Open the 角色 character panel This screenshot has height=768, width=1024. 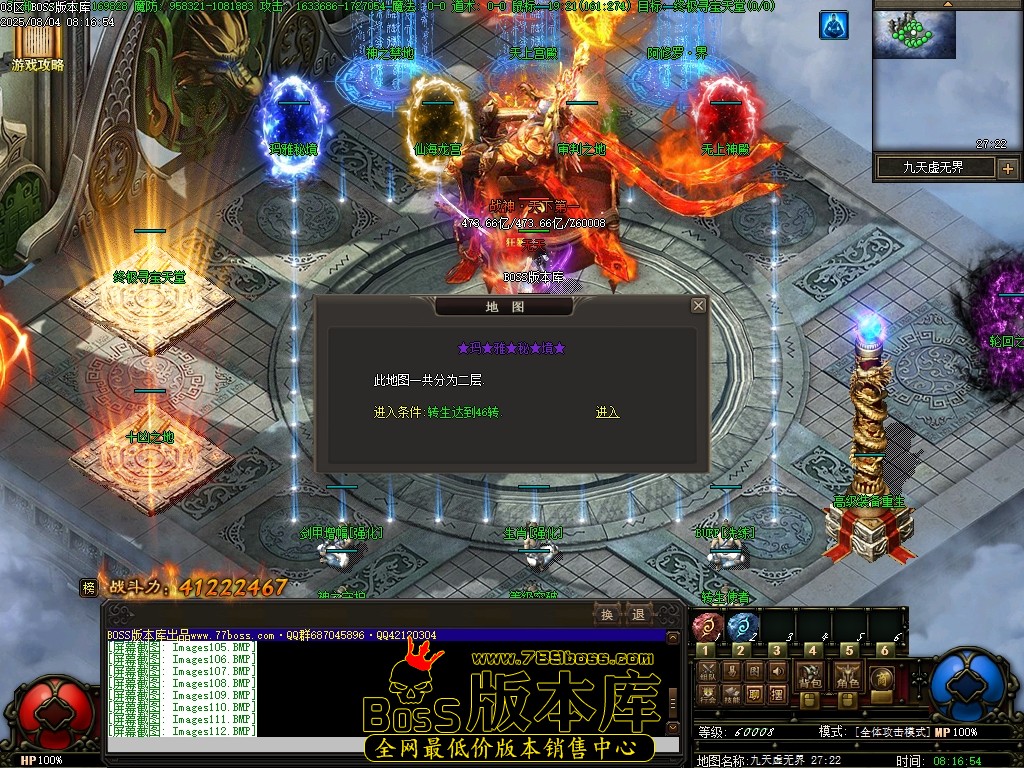pos(849,676)
